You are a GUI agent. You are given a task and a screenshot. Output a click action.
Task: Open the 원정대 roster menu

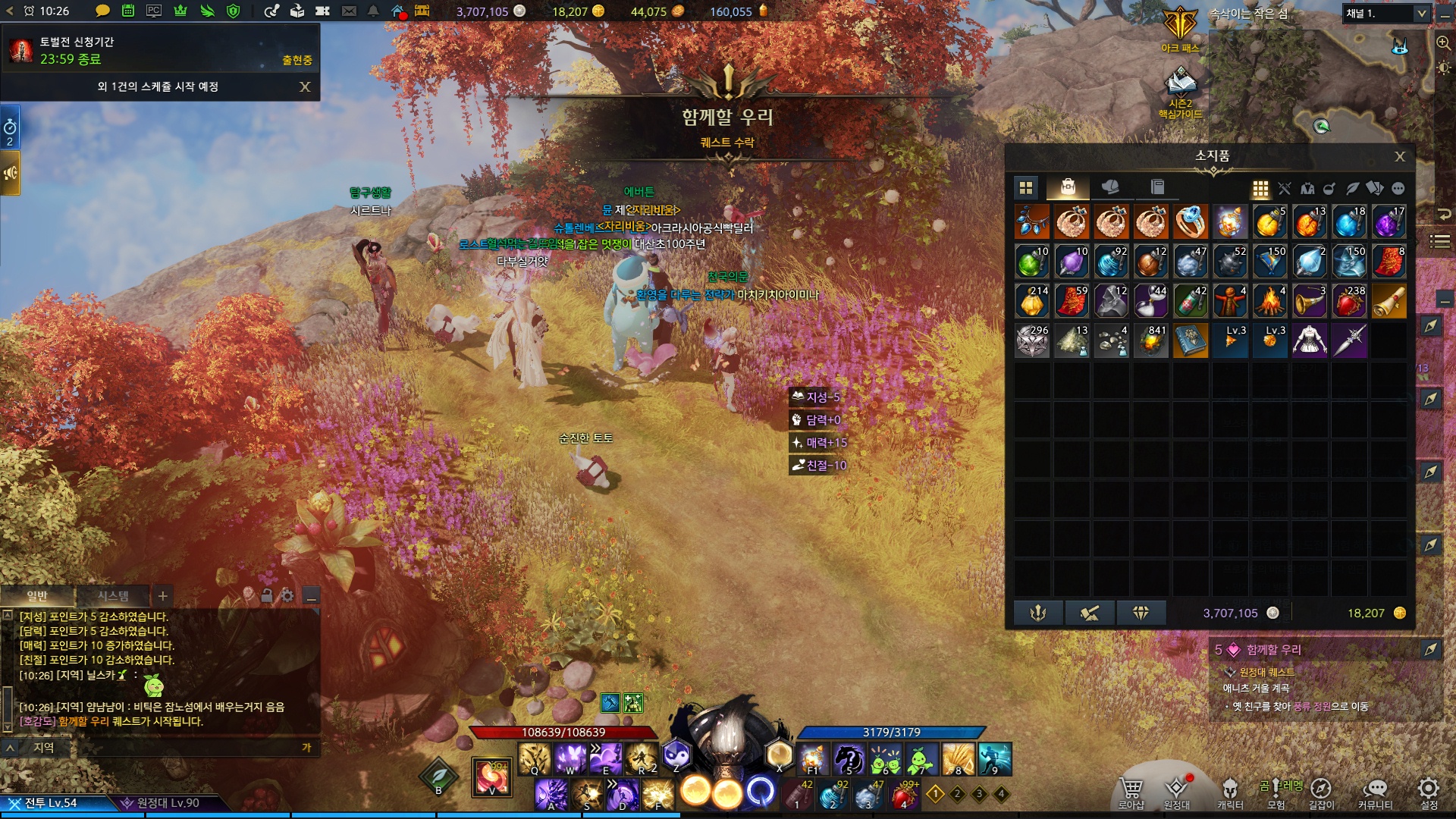(1177, 792)
